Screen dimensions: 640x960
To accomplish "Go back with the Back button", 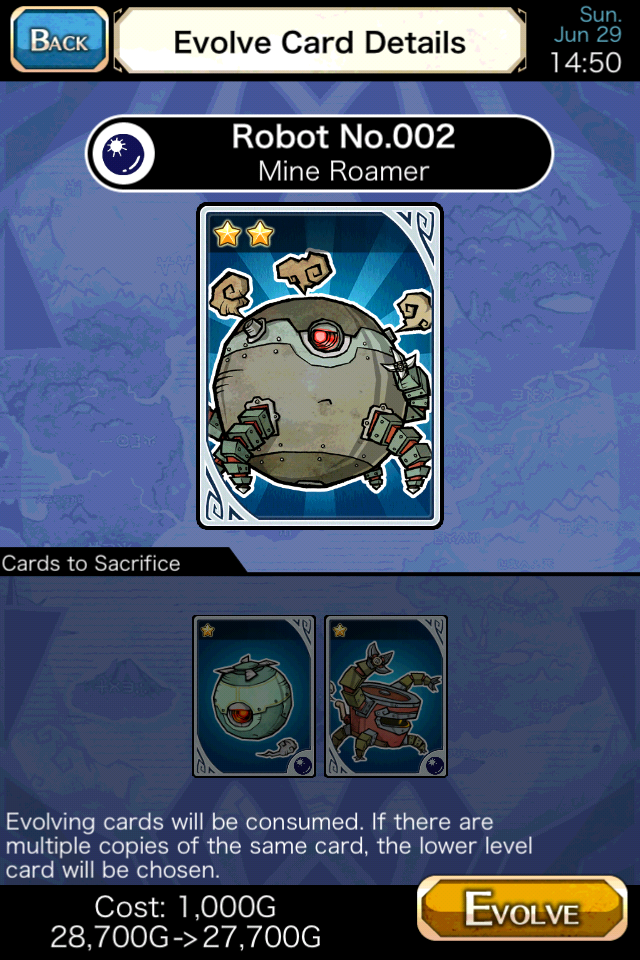I will [x=58, y=40].
